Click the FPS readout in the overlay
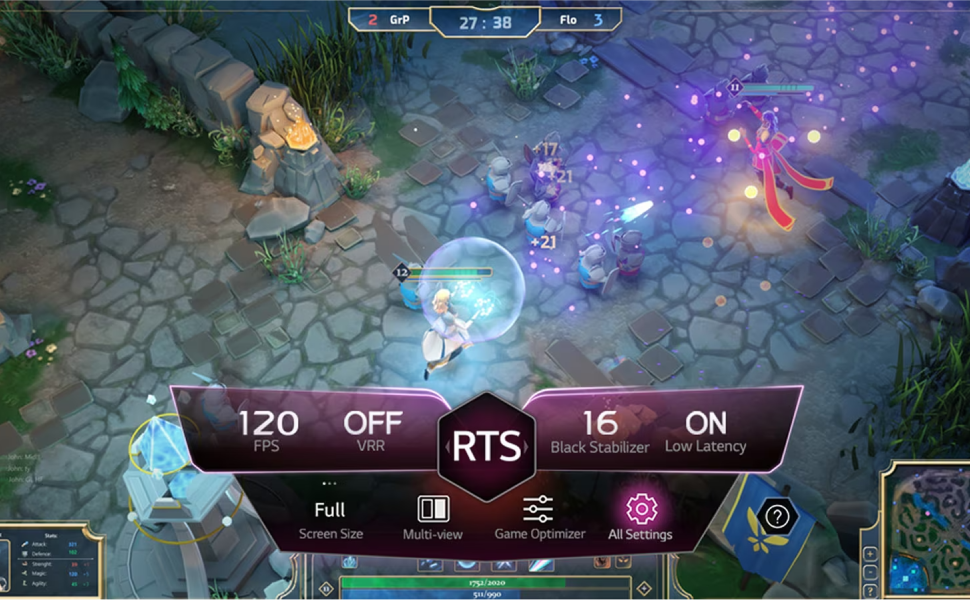This screenshot has height=600, width=970. 268,430
